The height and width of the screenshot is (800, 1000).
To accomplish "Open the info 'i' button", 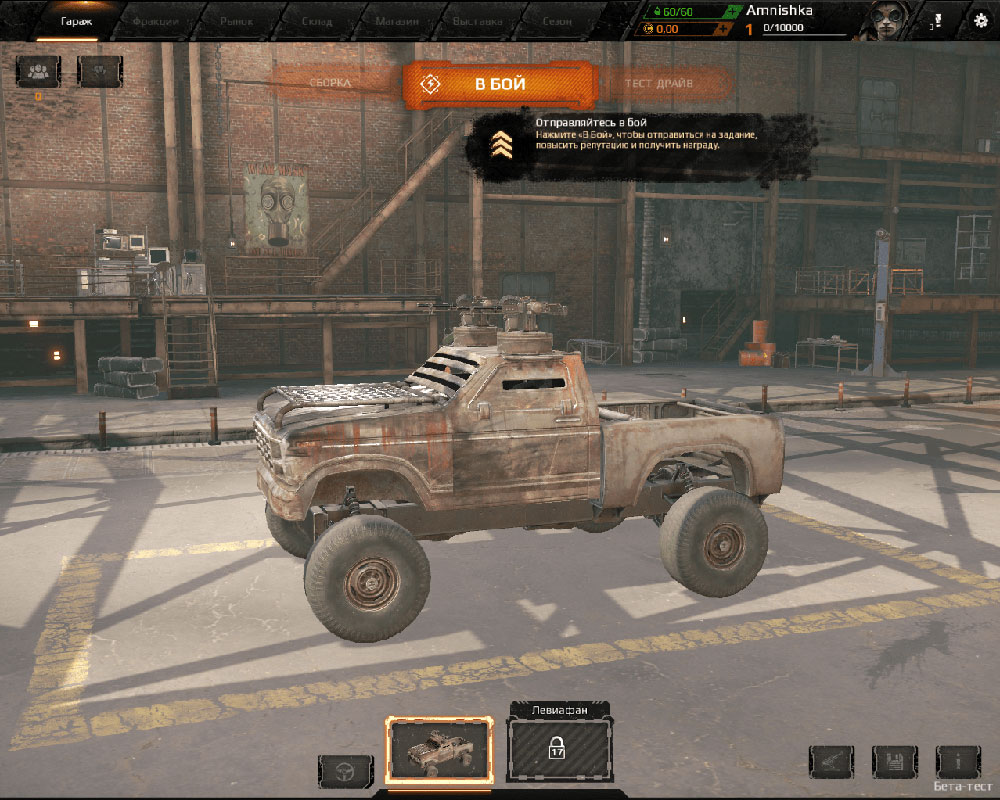I will (957, 762).
